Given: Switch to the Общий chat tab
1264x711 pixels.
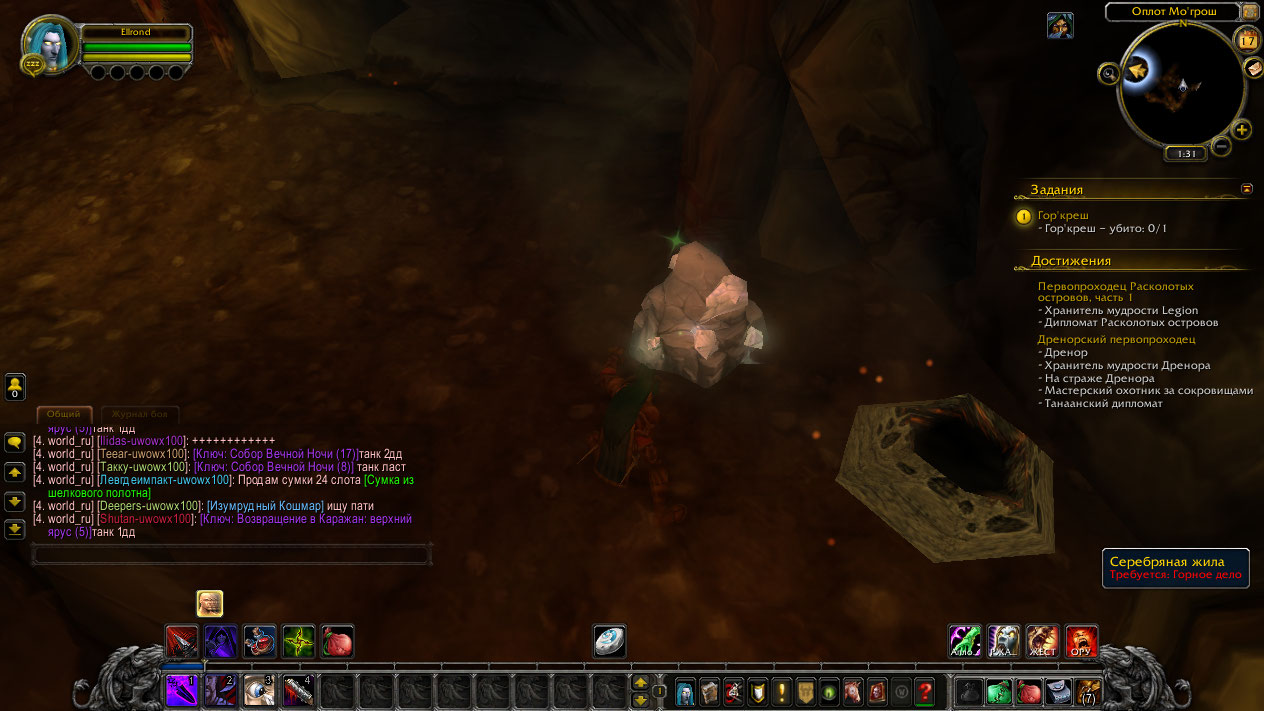Looking at the screenshot, I should 64,413.
